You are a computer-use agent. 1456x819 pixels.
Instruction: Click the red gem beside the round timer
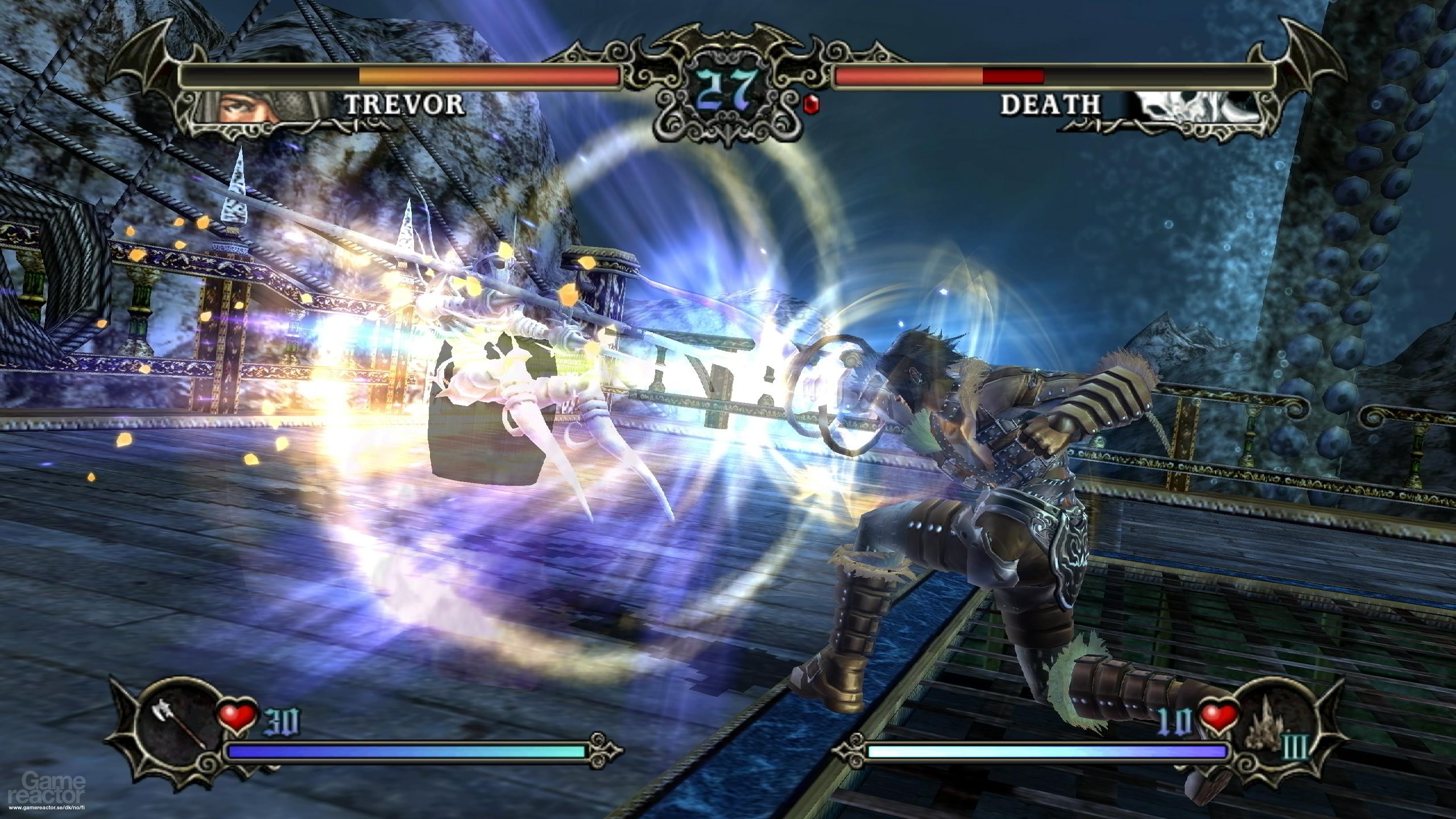point(813,104)
